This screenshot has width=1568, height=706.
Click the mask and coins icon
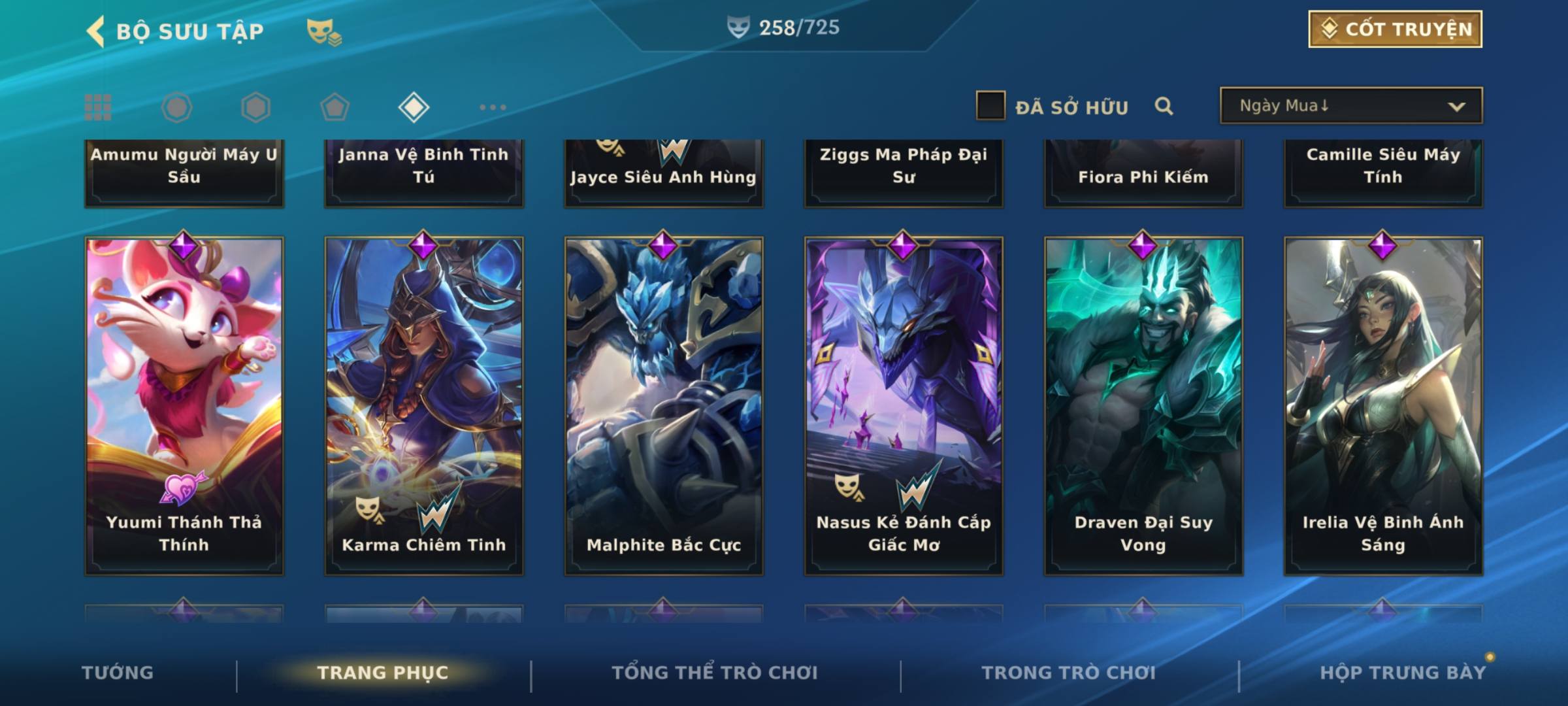tap(323, 31)
